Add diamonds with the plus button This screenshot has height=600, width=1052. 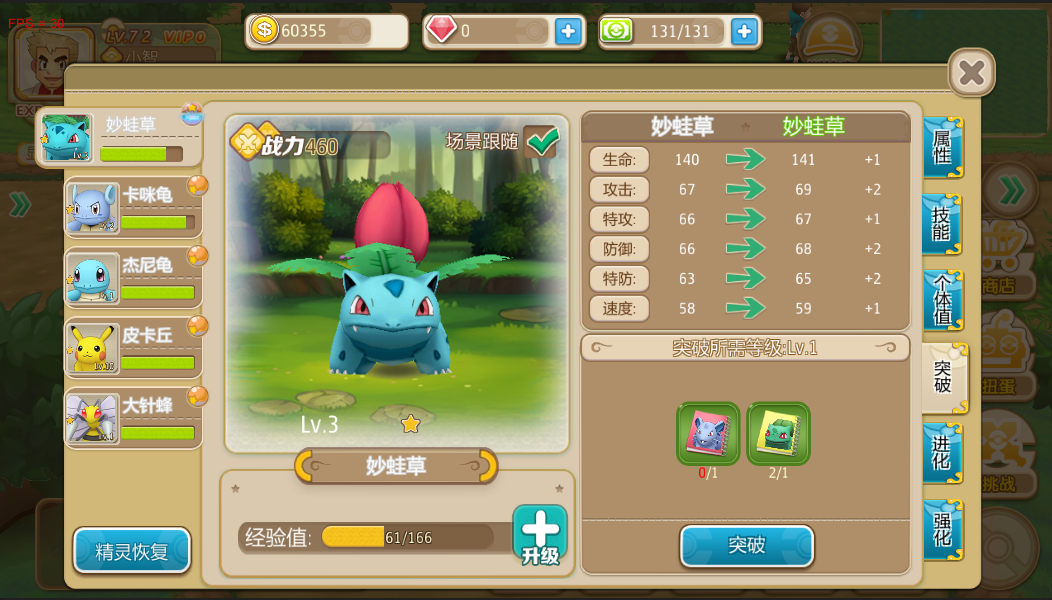[x=568, y=31]
